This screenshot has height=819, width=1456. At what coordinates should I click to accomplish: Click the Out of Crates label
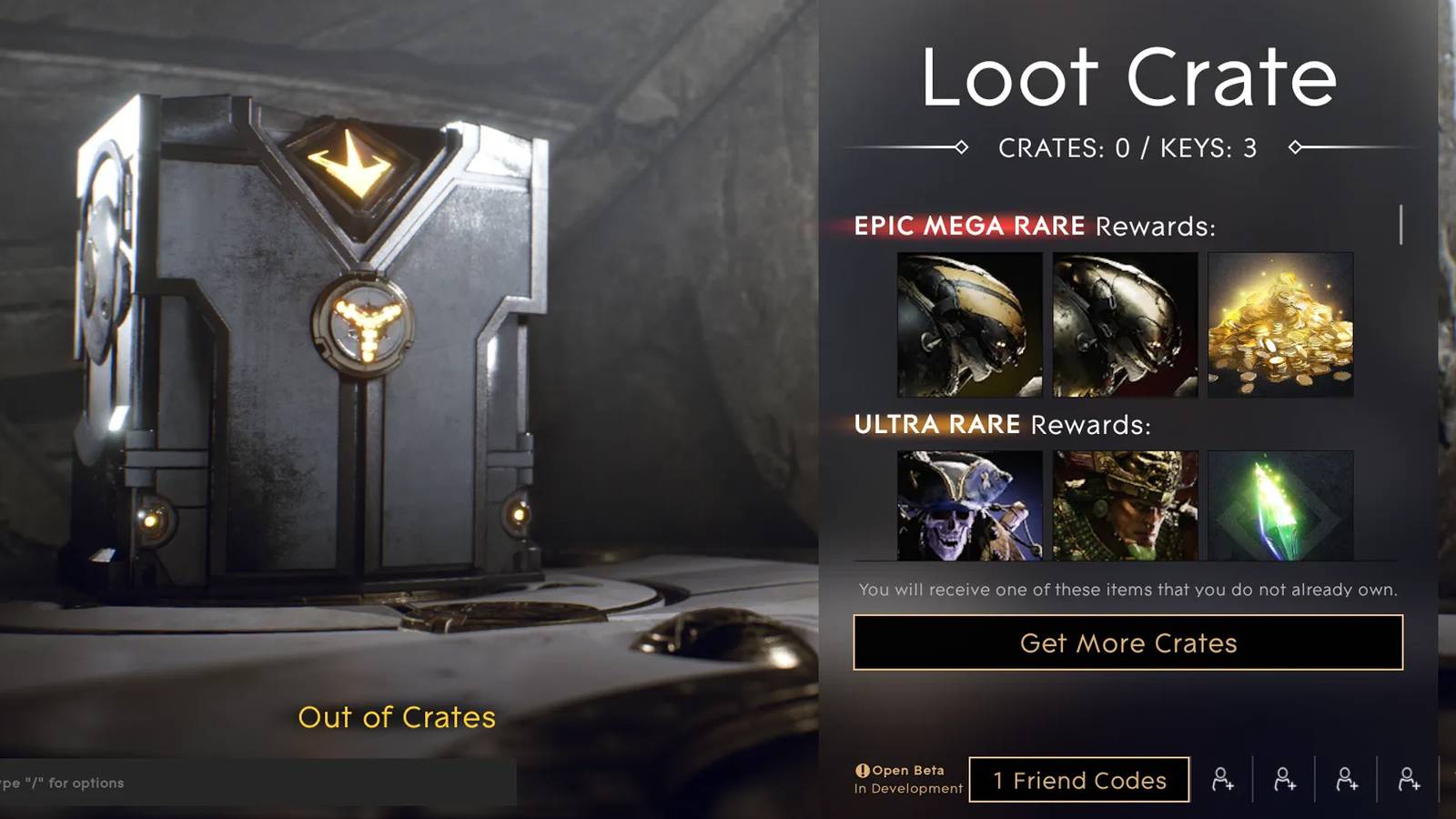tap(396, 718)
